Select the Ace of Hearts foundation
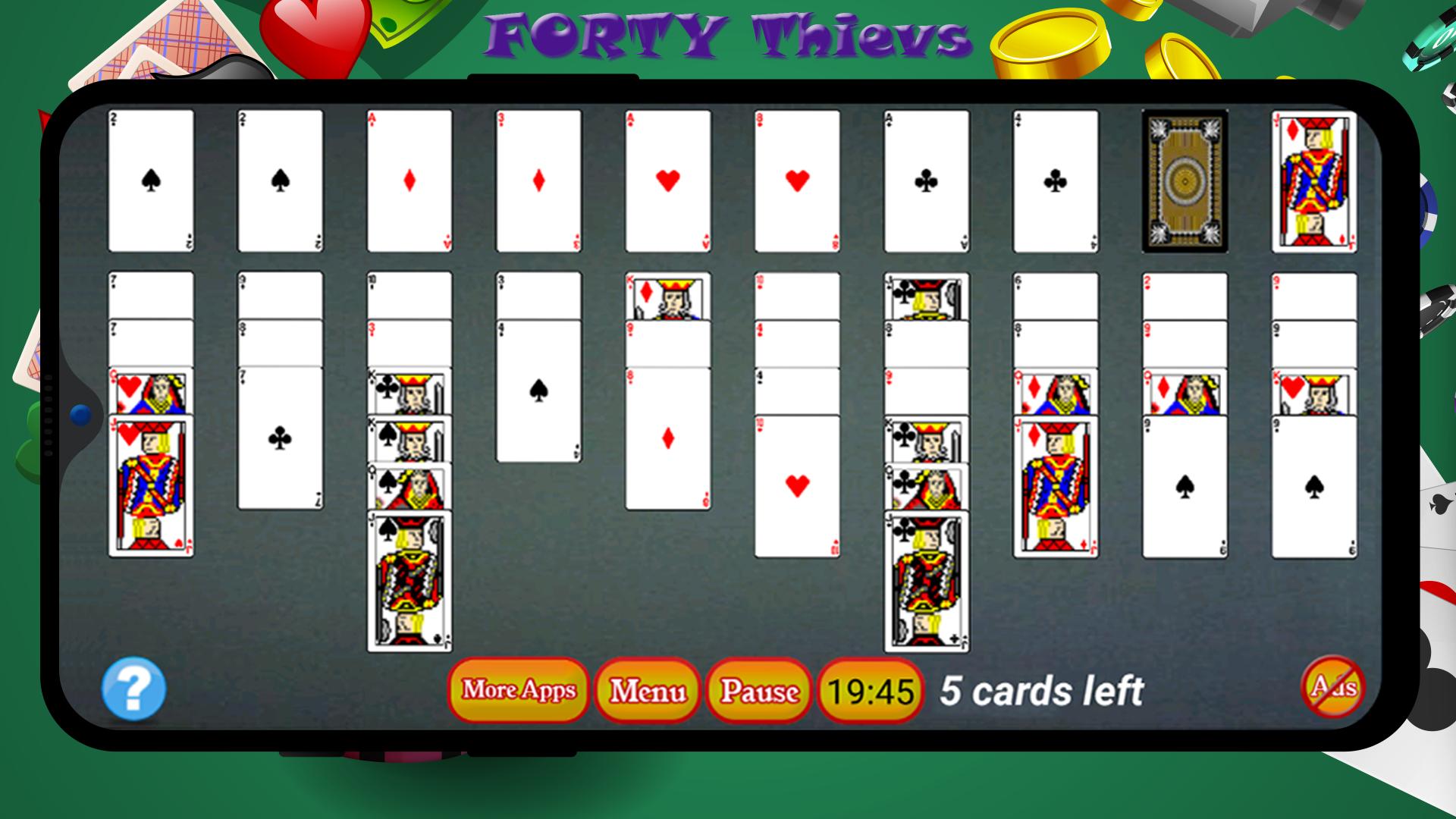This screenshot has width=1456, height=819. [x=666, y=180]
